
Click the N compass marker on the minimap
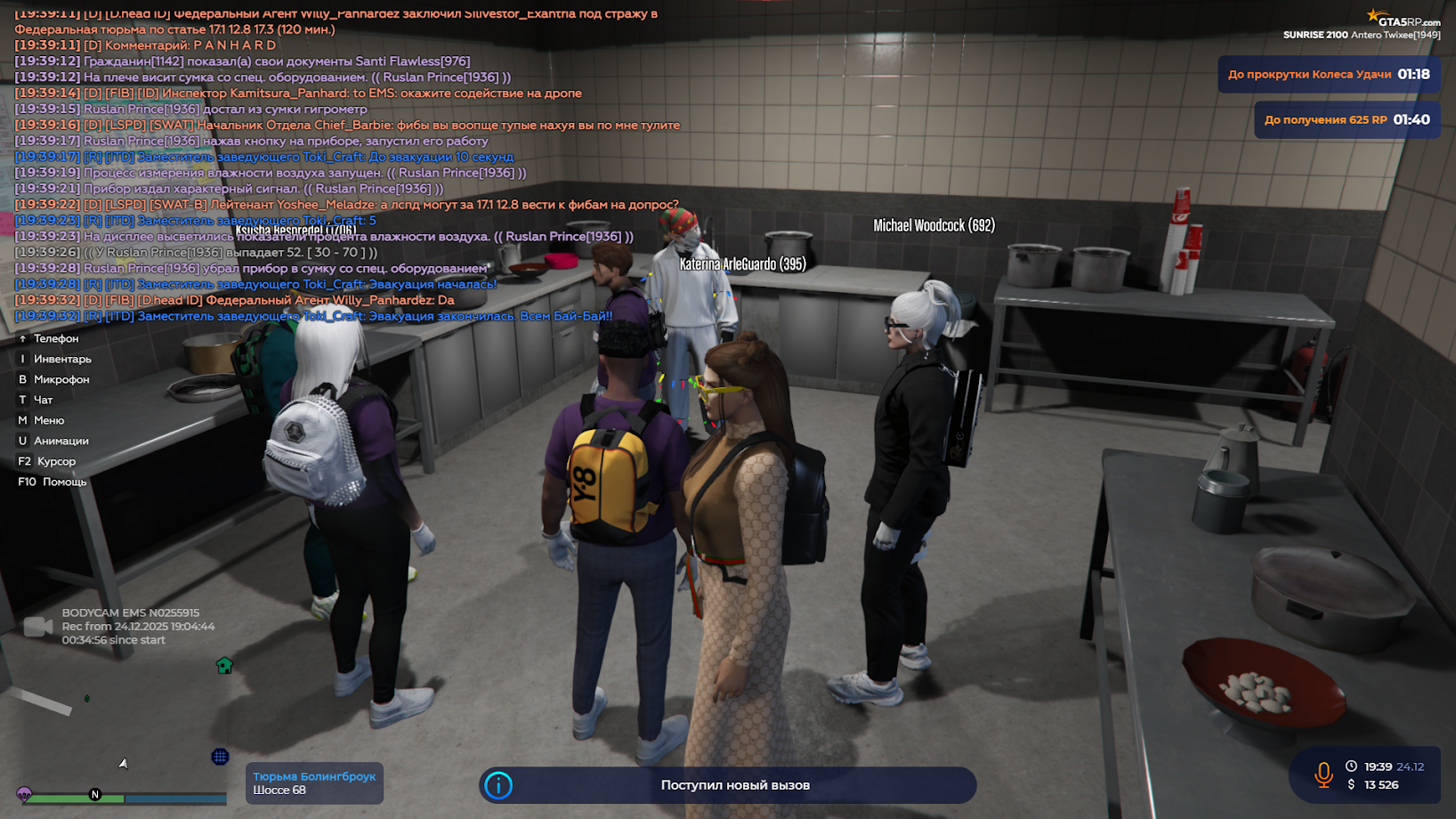click(x=95, y=795)
